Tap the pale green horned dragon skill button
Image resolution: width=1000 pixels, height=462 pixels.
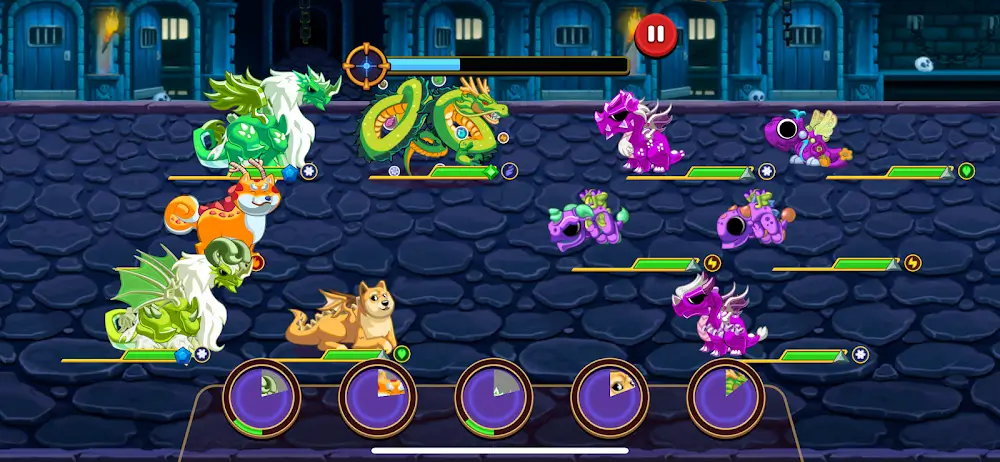point(262,396)
